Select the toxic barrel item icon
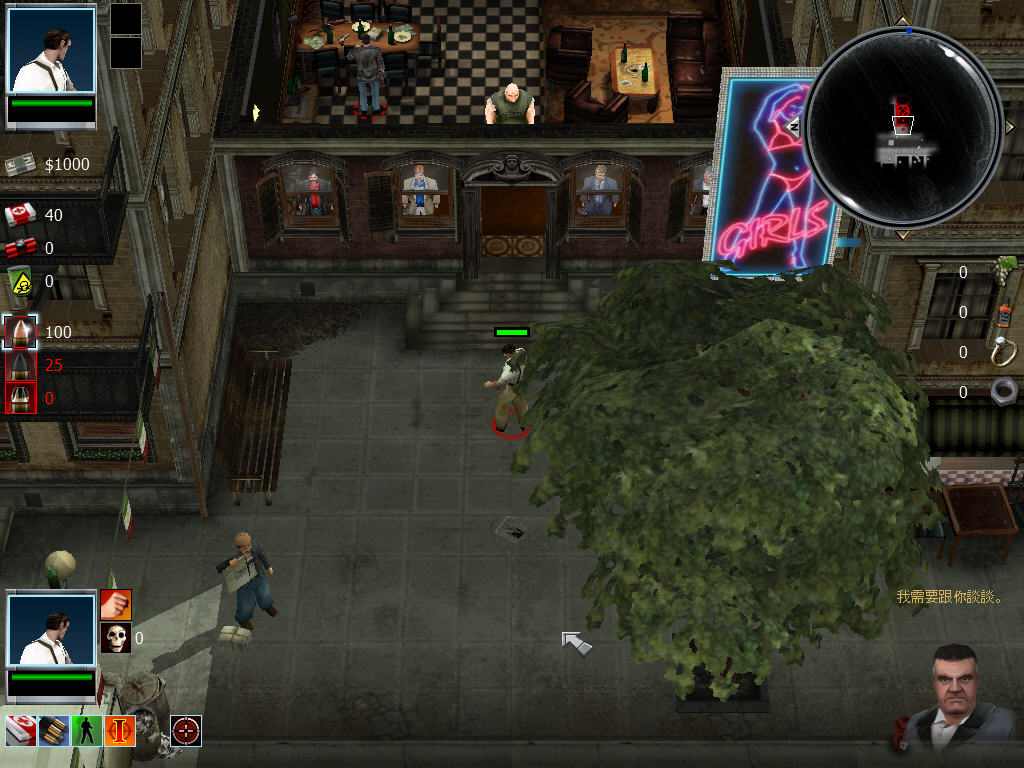The height and width of the screenshot is (768, 1024). click(x=20, y=282)
